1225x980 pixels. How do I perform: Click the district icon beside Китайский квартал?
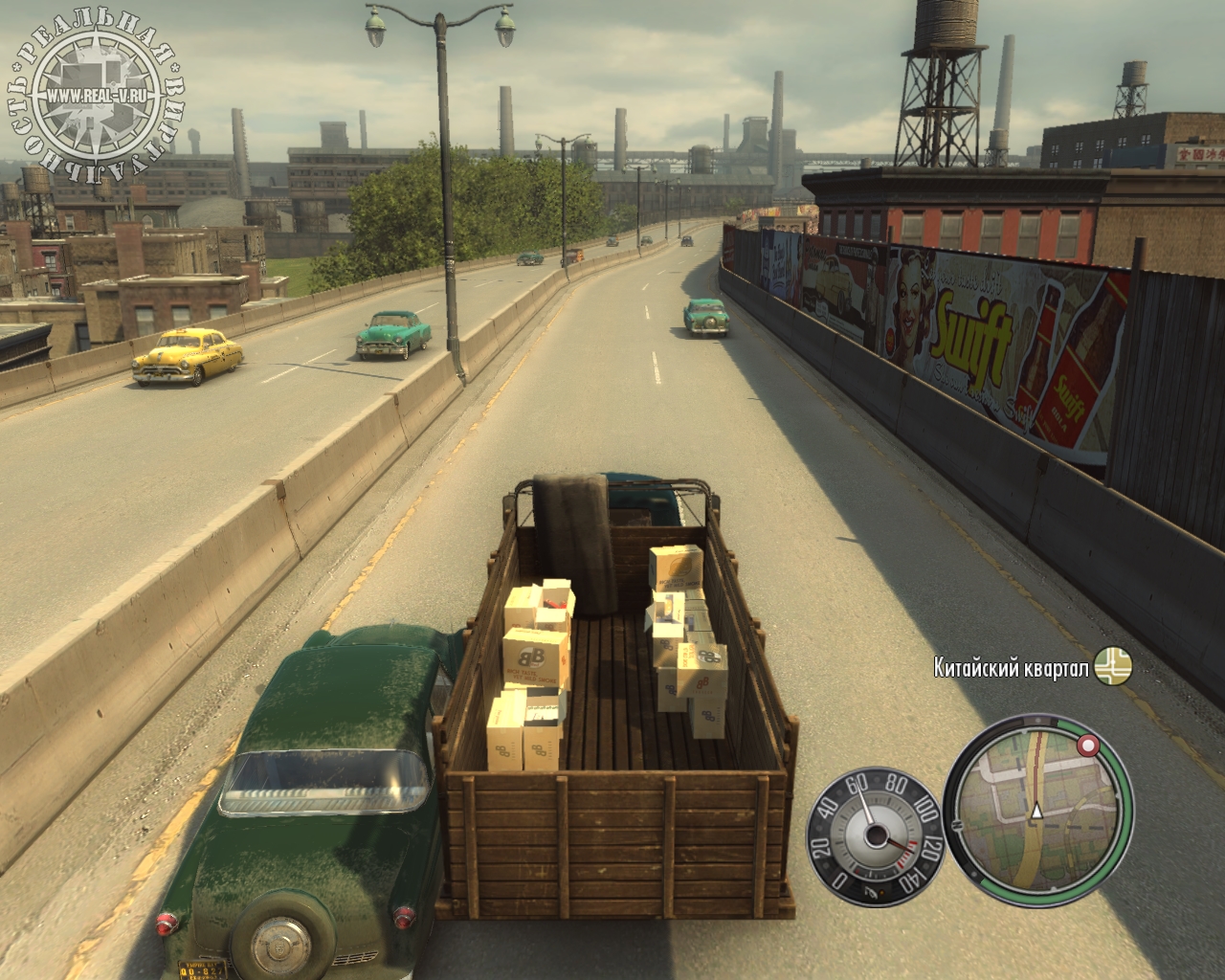click(1114, 666)
